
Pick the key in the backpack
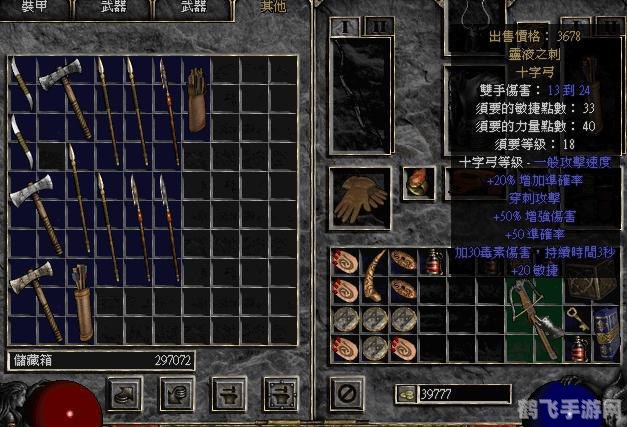[x=577, y=317]
